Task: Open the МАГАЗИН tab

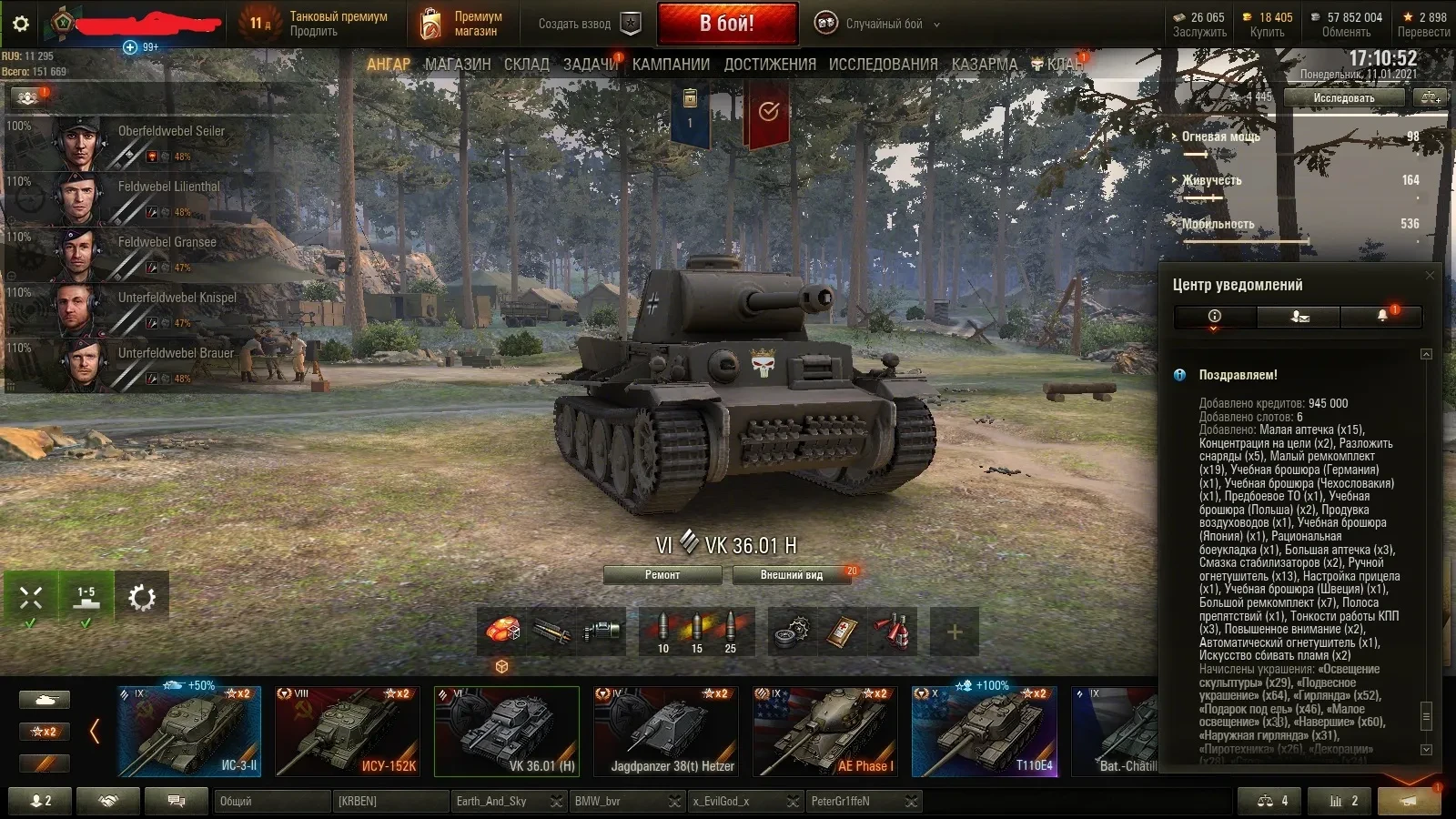Action: click(x=457, y=65)
